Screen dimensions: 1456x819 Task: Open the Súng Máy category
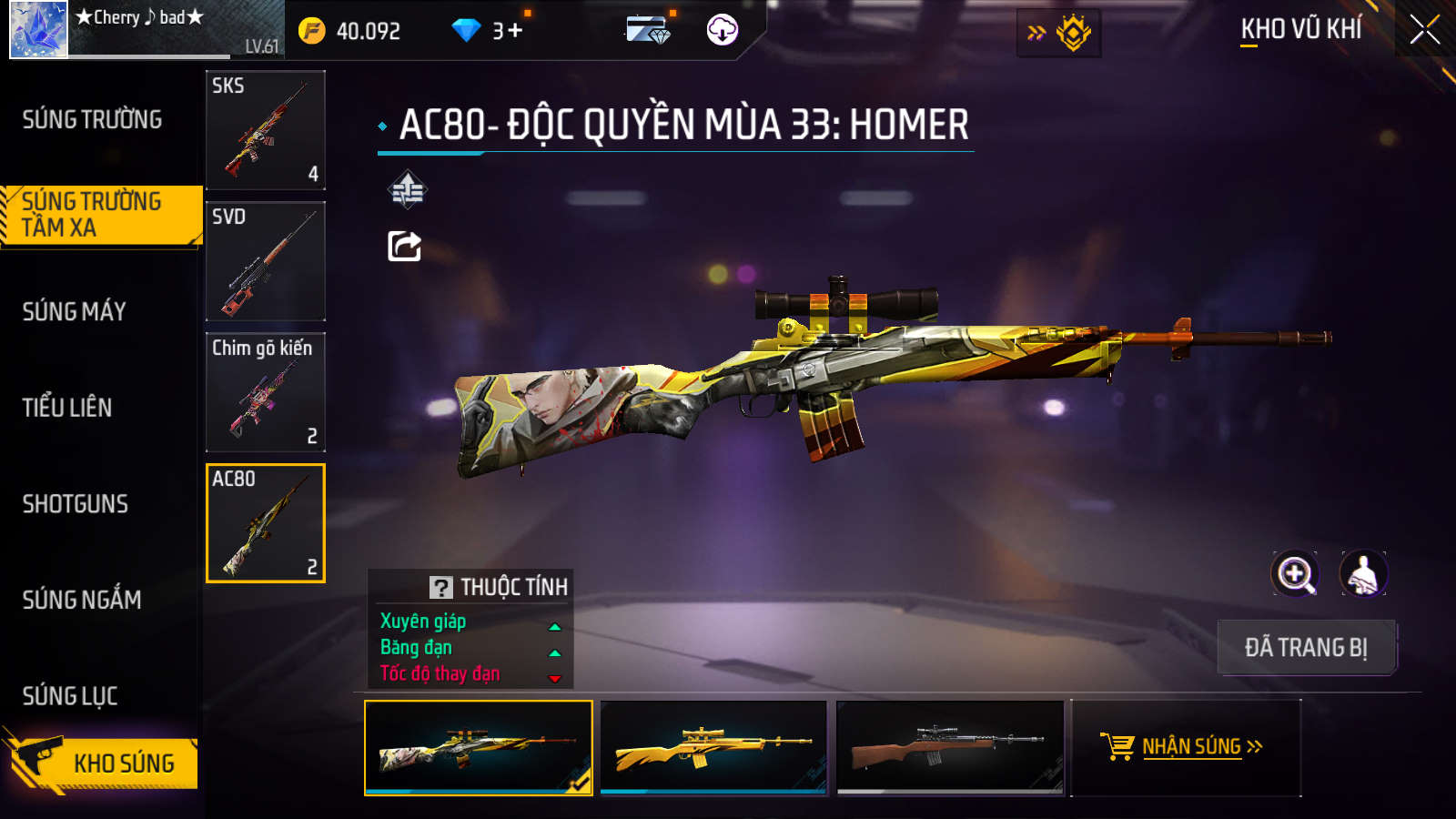[x=75, y=311]
